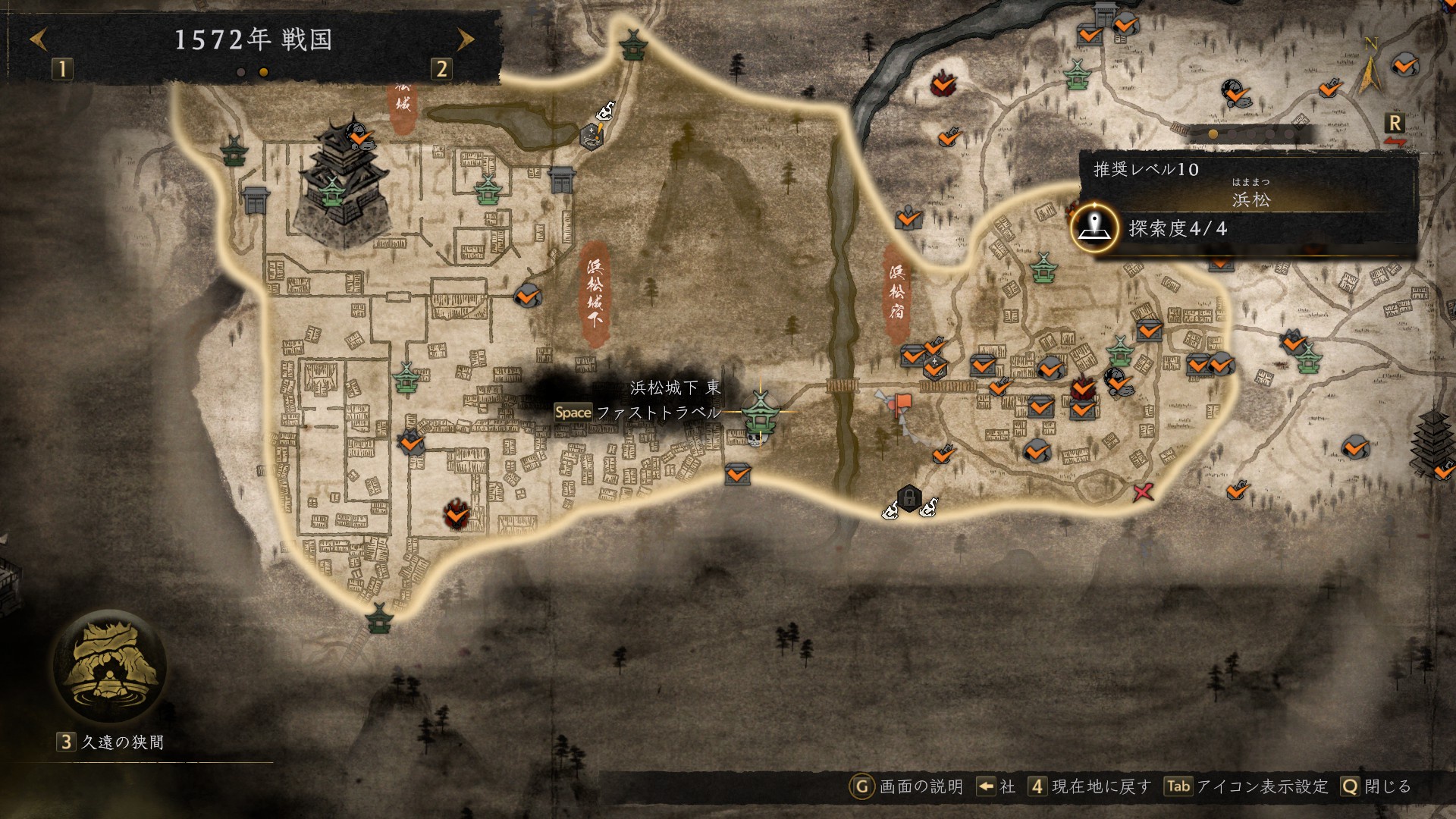This screenshot has height=819, width=1456.
Task: Click the shrine marker below 浜松宿 label
Action: [x=1044, y=267]
